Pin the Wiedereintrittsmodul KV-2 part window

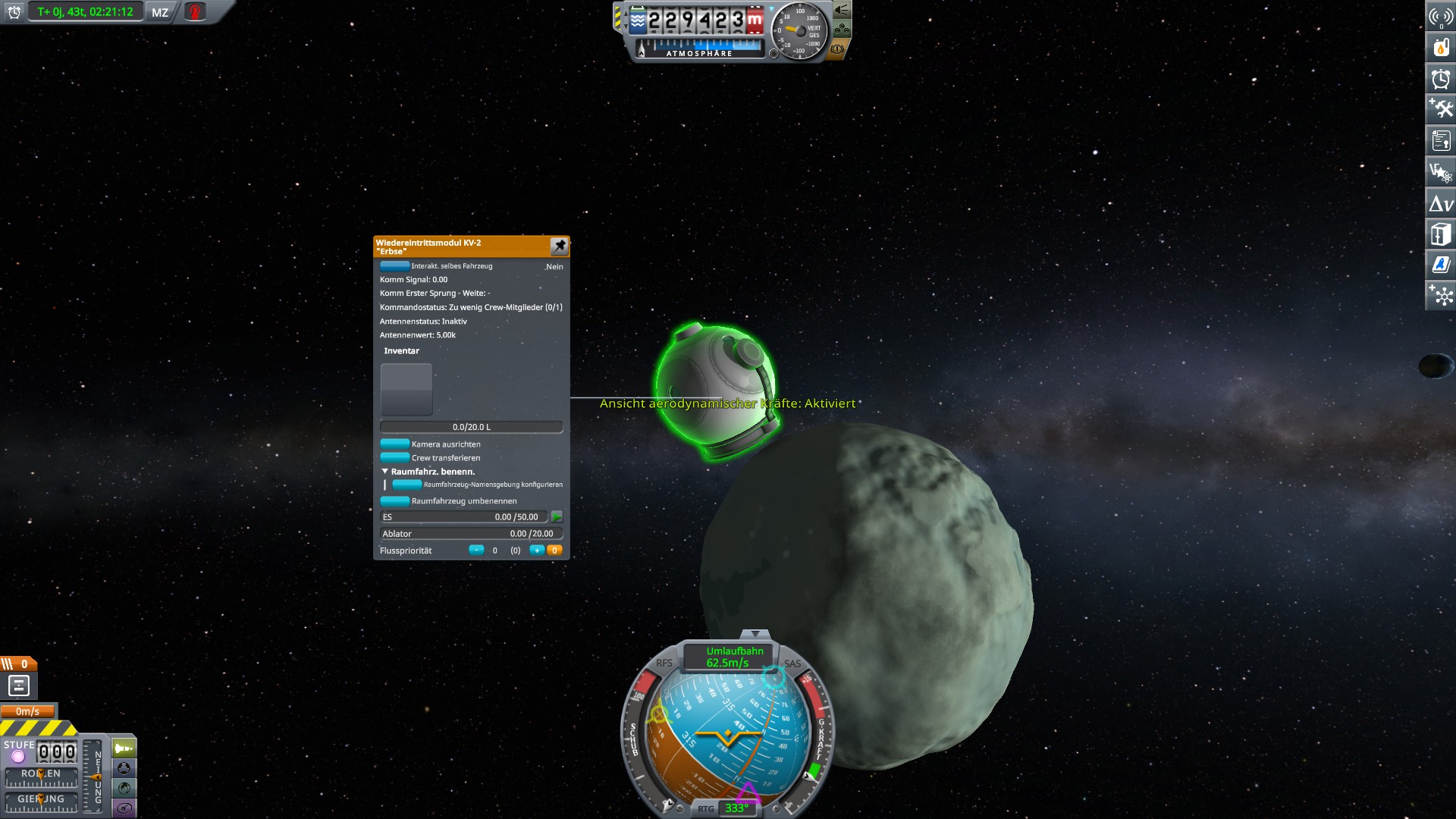coord(559,246)
